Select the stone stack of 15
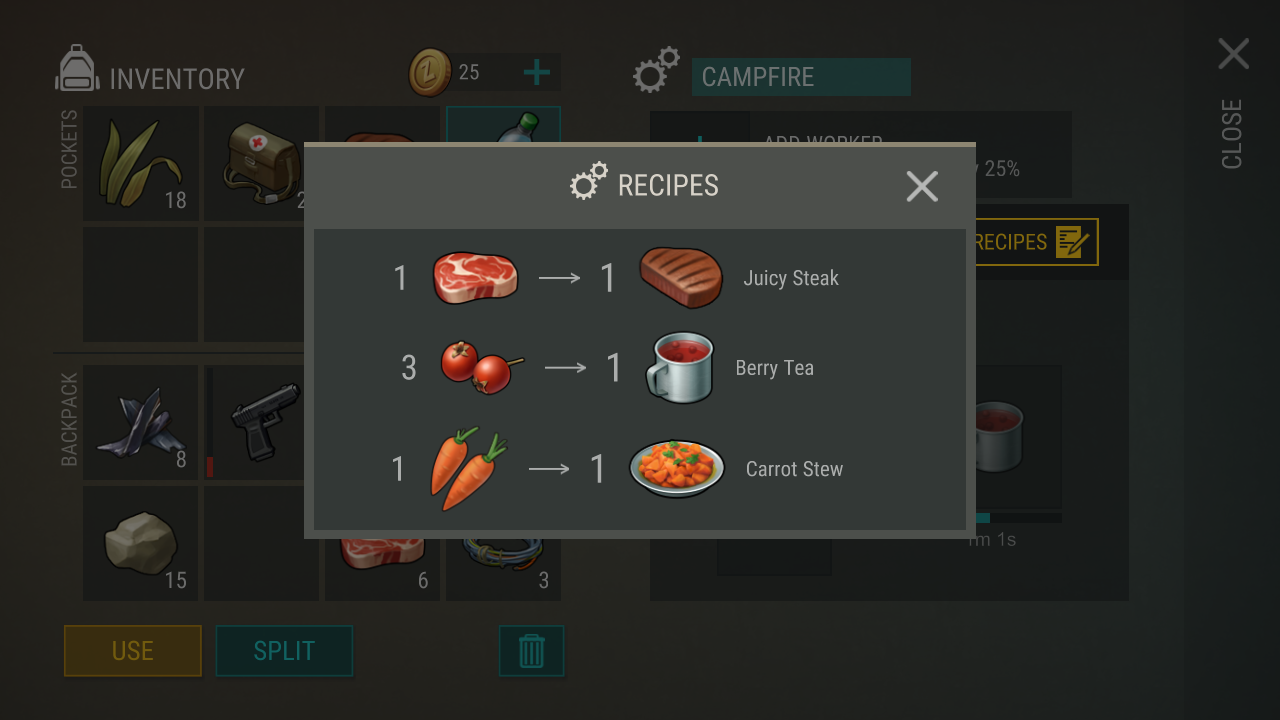Viewport: 1280px width, 720px height. [x=140, y=543]
